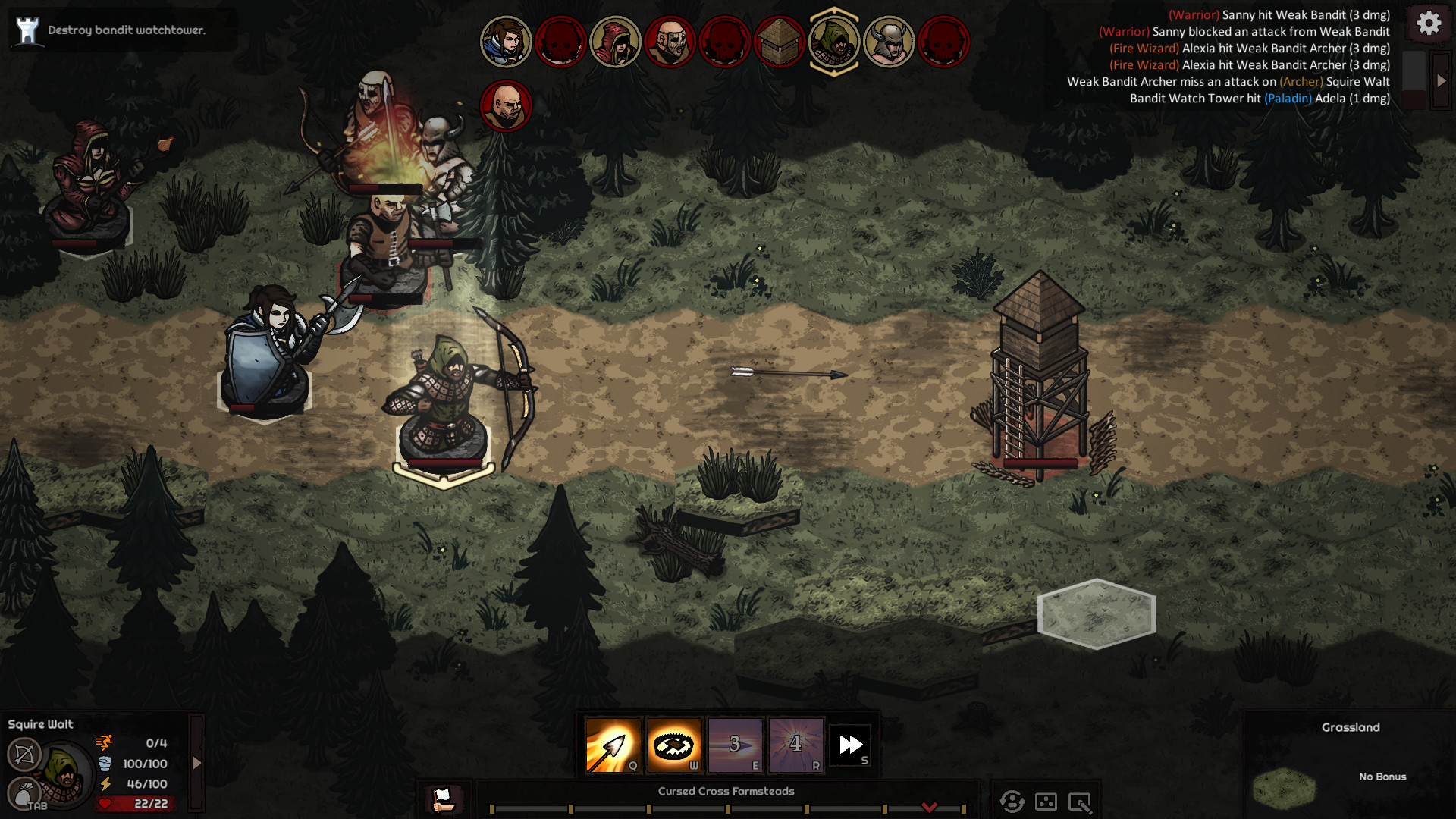The width and height of the screenshot is (1456, 819).
Task: Toggle the fast-forward speed button (S)
Action: 851,745
